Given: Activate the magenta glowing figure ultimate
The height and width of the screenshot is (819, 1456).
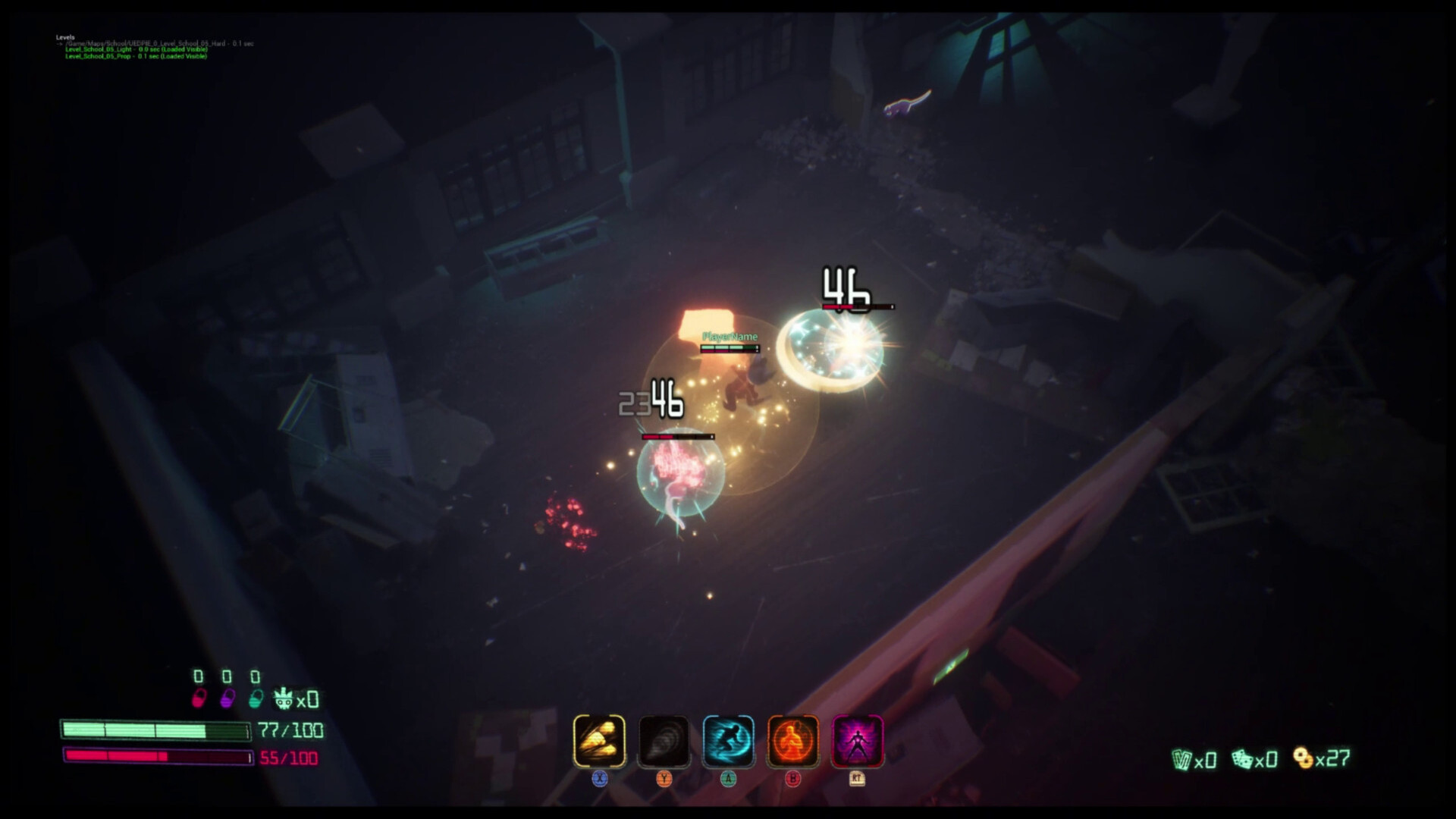Looking at the screenshot, I should (x=858, y=740).
